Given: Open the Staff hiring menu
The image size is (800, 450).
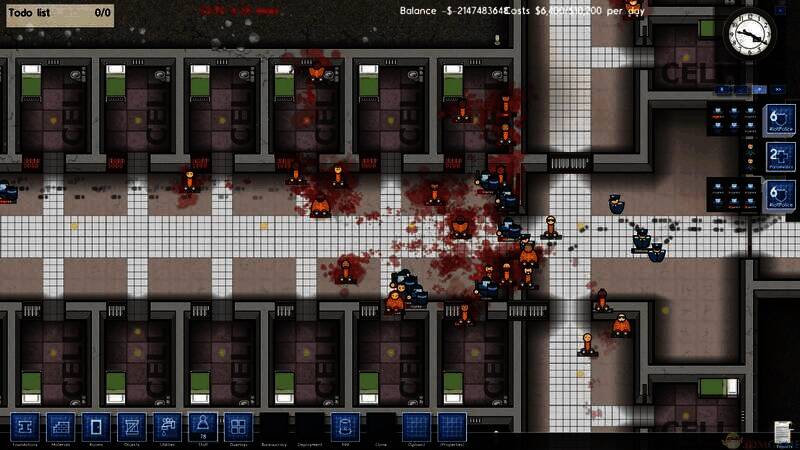Looking at the screenshot, I should coord(201,427).
